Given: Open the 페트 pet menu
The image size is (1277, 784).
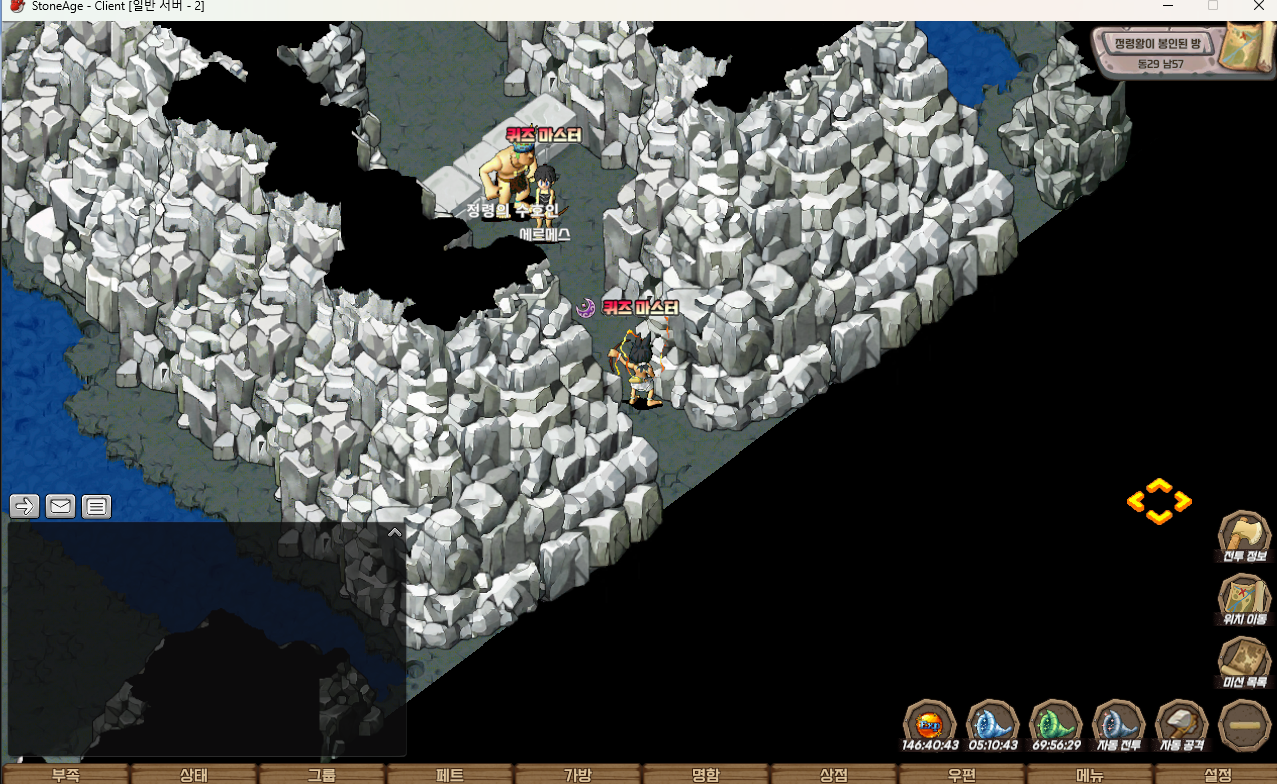Looking at the screenshot, I should coord(450,775).
